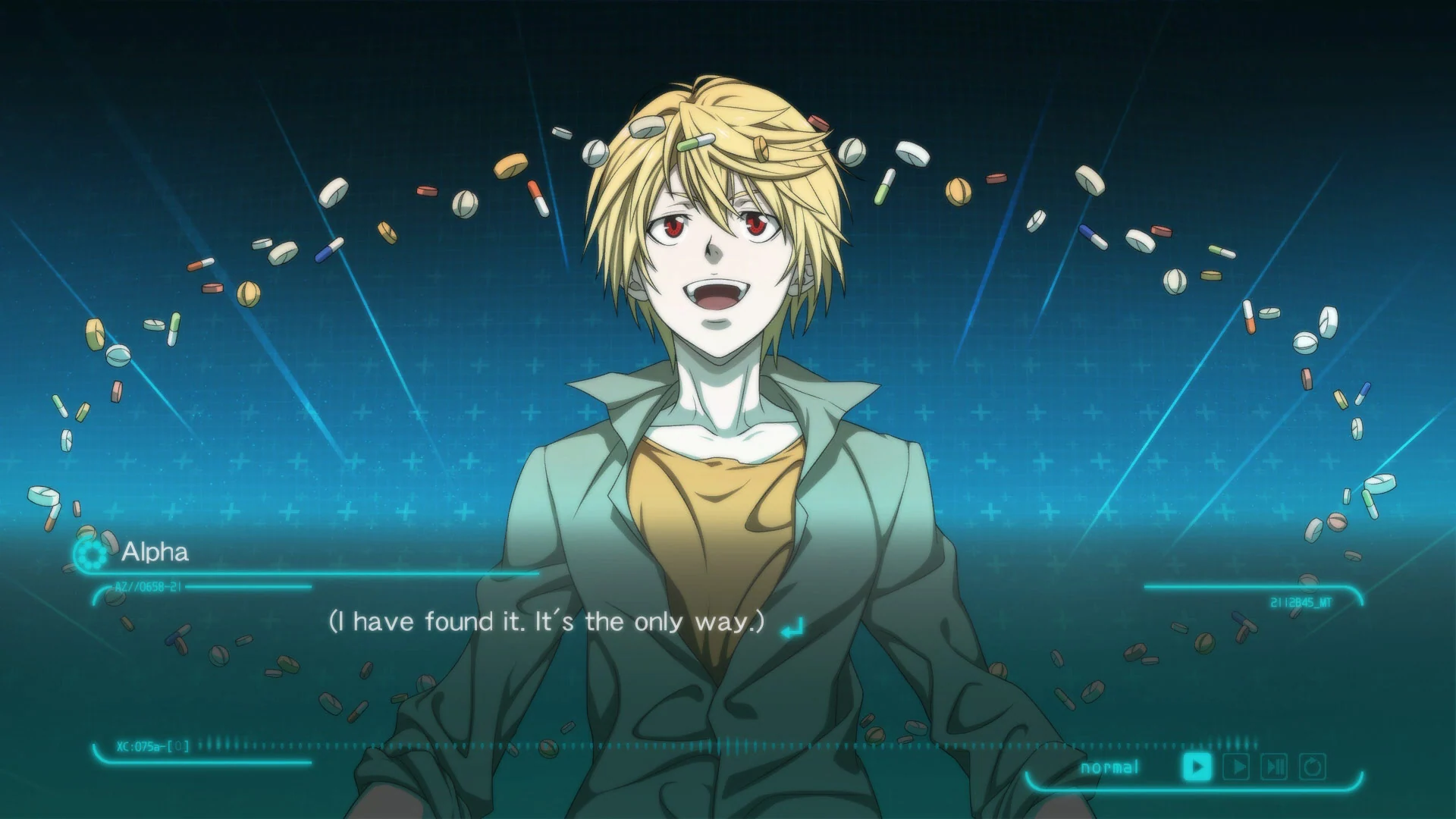
Task: Toggle looping via the circular arrow
Action: click(x=1312, y=766)
